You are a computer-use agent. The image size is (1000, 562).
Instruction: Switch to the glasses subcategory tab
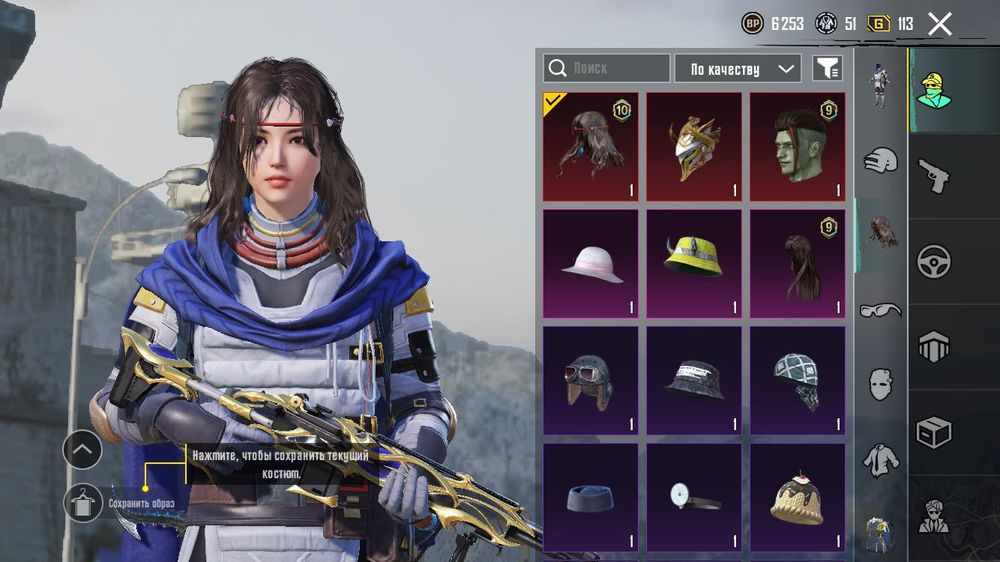881,309
